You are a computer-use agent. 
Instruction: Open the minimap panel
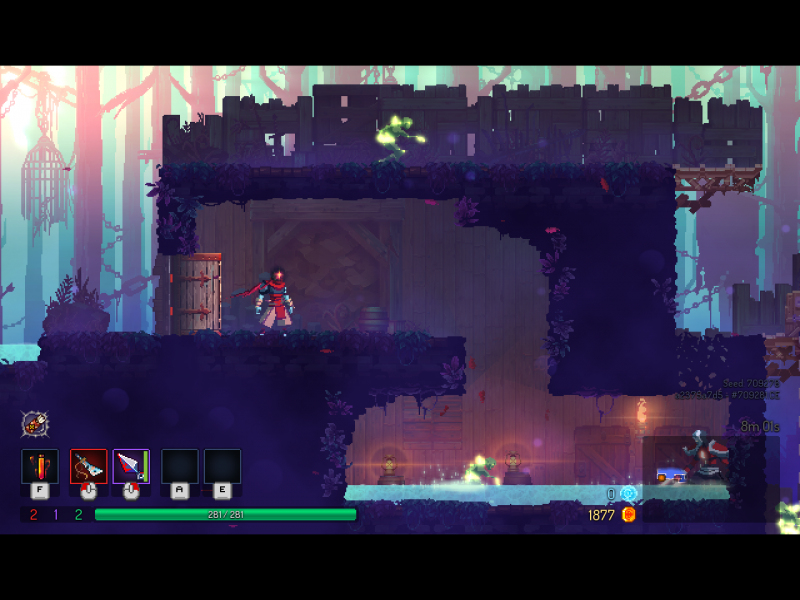(x=700, y=461)
